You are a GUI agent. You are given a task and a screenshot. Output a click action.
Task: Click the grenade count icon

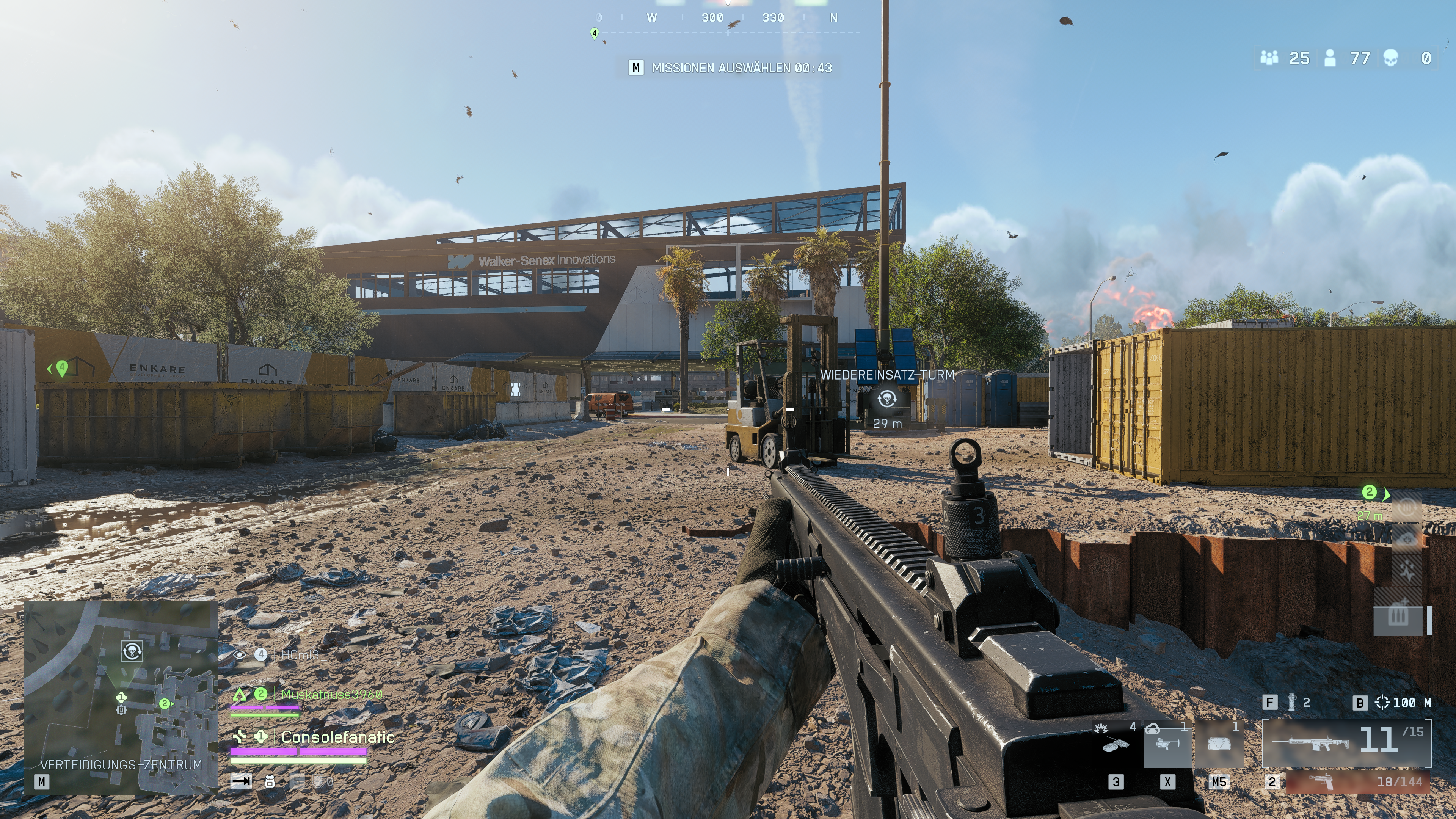(x=1291, y=703)
